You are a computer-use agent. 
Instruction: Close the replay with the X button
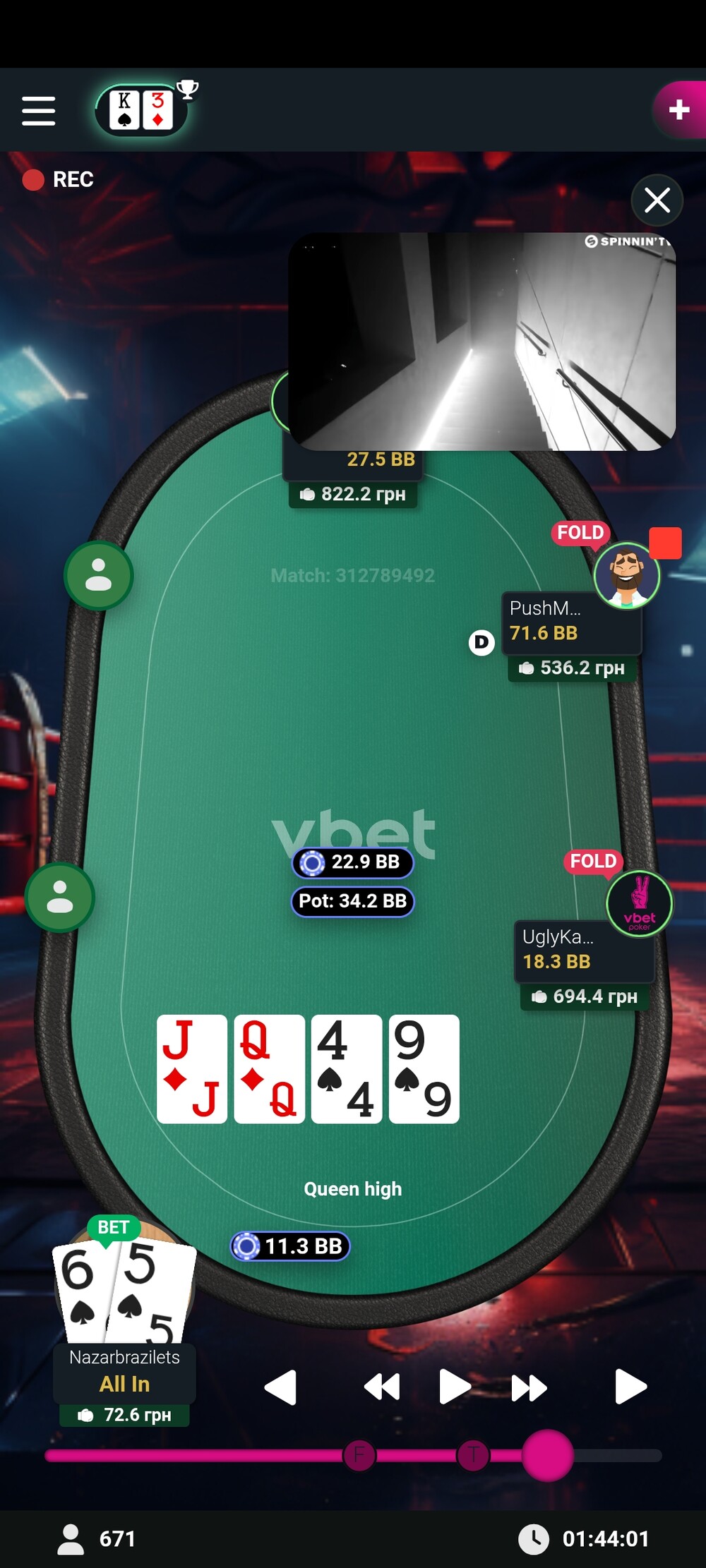point(657,200)
